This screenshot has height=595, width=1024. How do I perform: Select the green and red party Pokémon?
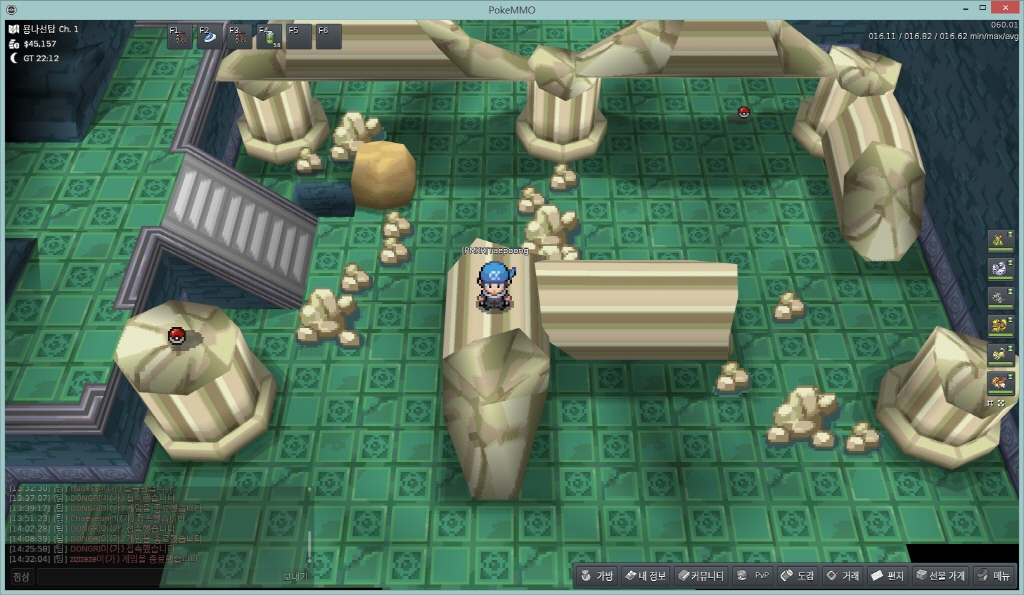[x=998, y=239]
